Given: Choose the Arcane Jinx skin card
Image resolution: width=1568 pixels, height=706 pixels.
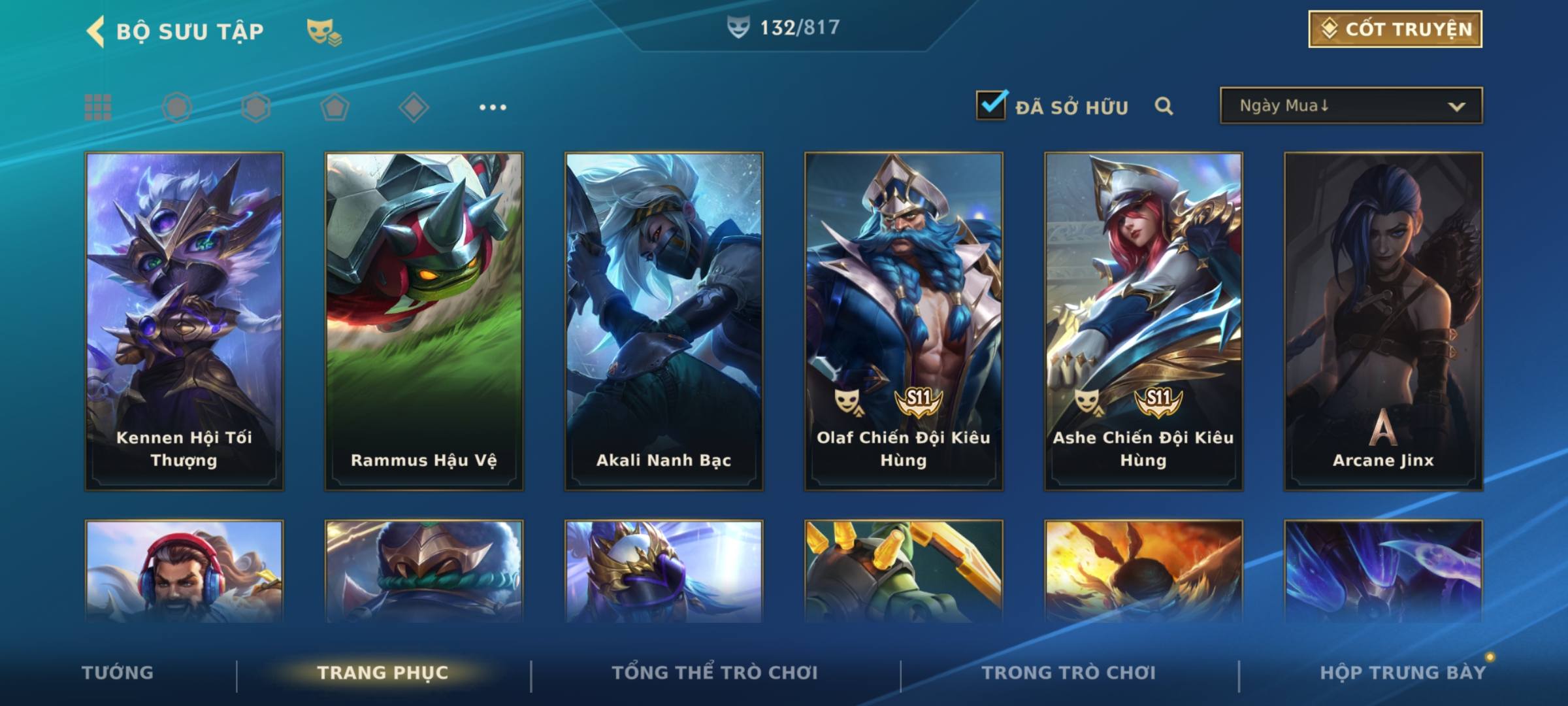Looking at the screenshot, I should [1383, 321].
